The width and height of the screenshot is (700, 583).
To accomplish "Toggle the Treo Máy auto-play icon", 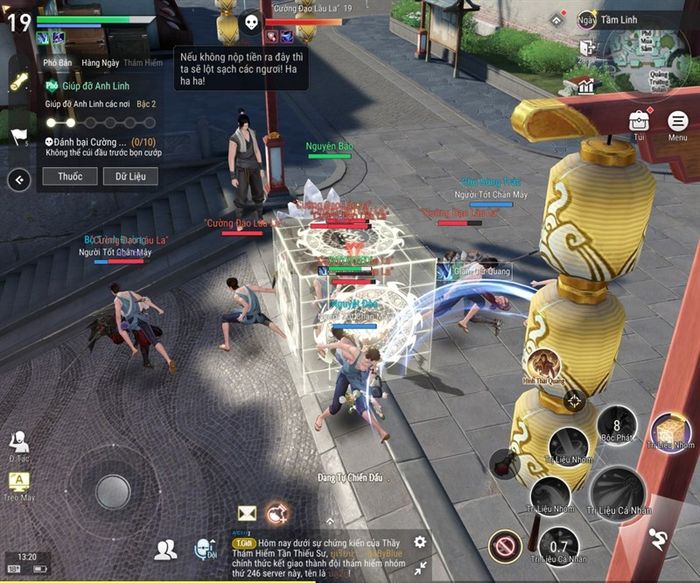I will point(19,484).
